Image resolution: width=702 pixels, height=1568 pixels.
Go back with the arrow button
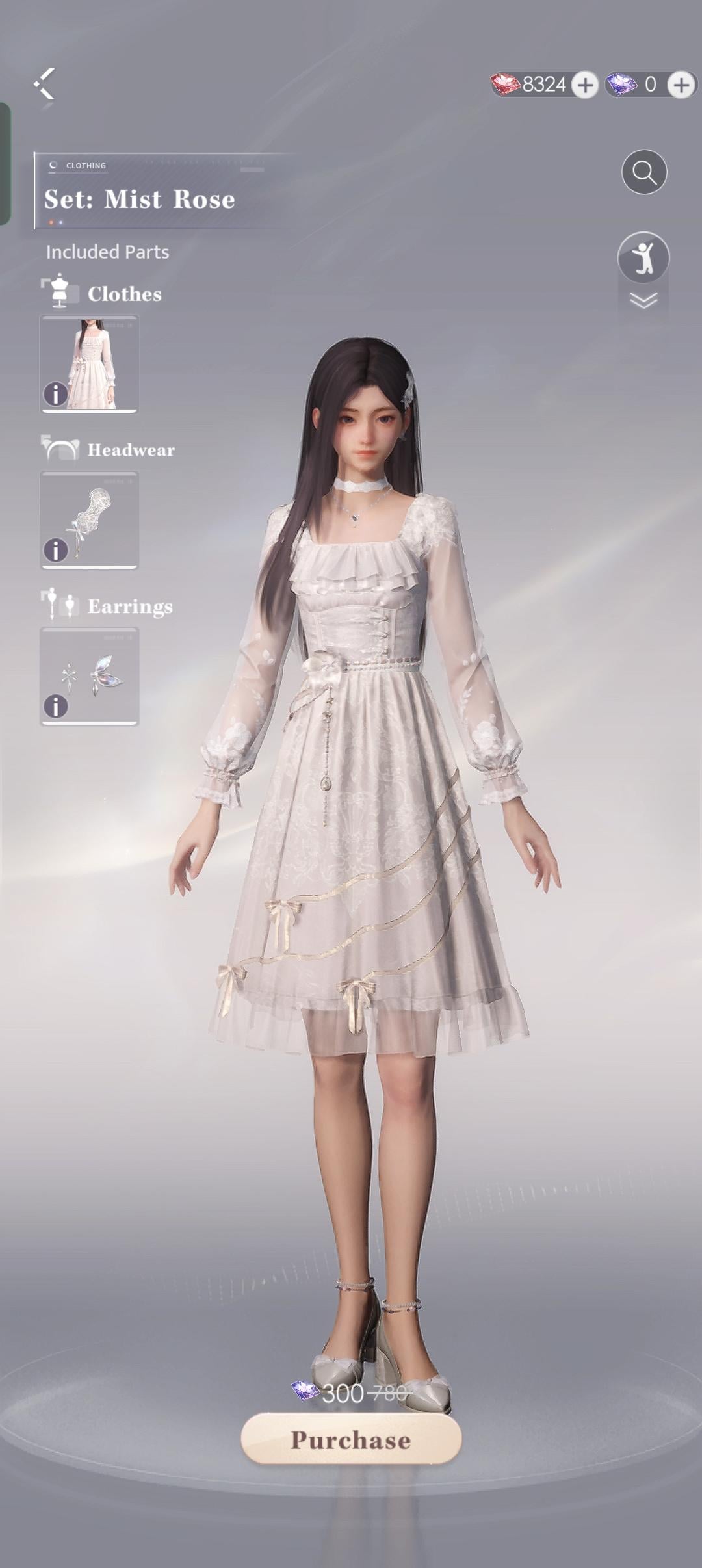44,84
